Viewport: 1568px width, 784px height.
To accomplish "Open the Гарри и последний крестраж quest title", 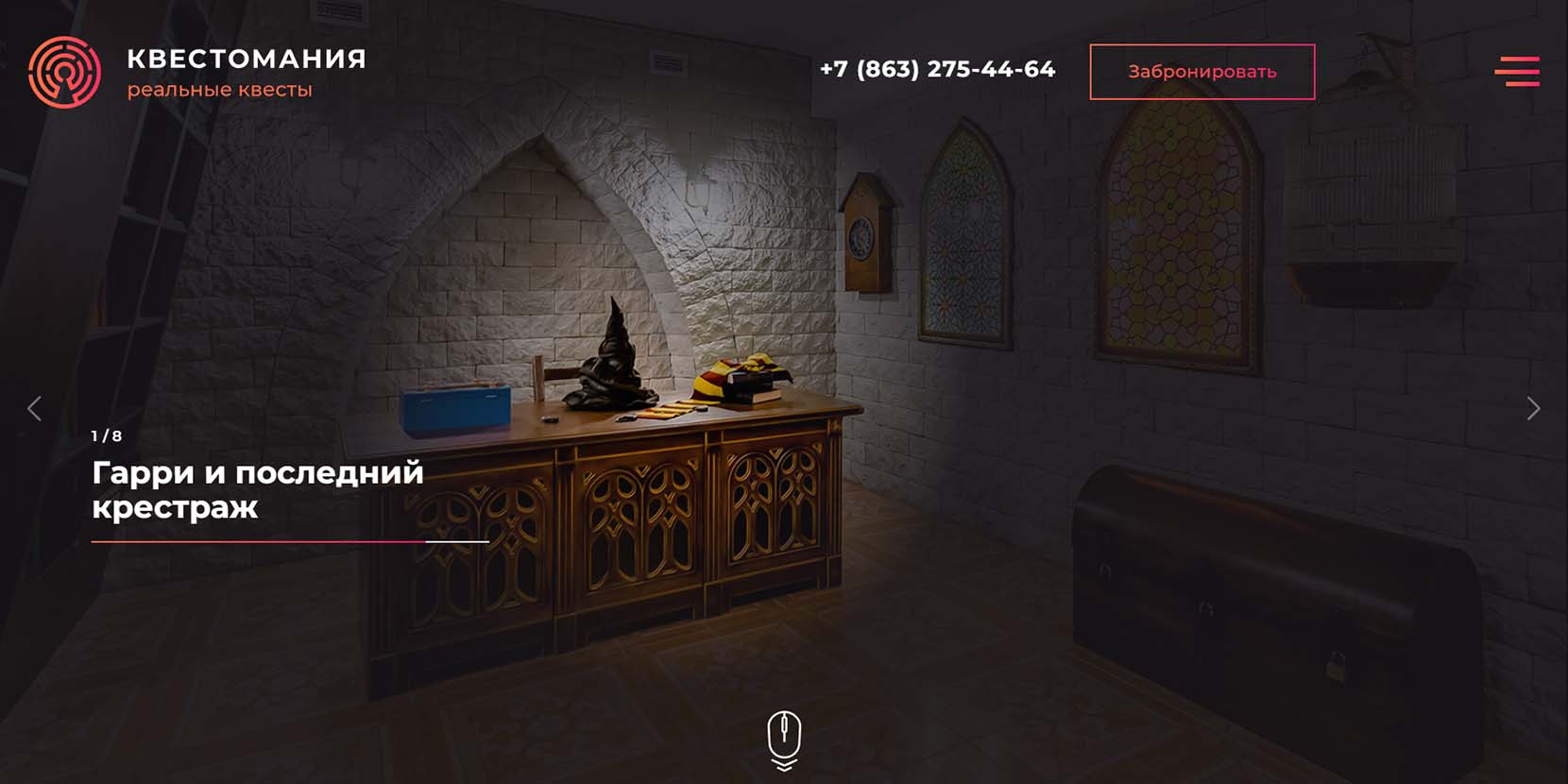I will tap(257, 489).
